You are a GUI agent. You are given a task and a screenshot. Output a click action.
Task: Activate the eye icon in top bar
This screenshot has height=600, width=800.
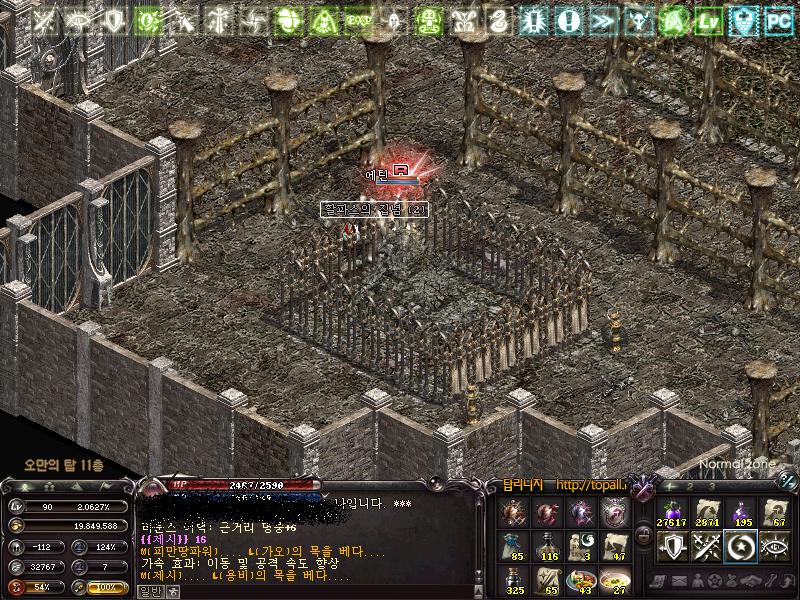coord(80,19)
